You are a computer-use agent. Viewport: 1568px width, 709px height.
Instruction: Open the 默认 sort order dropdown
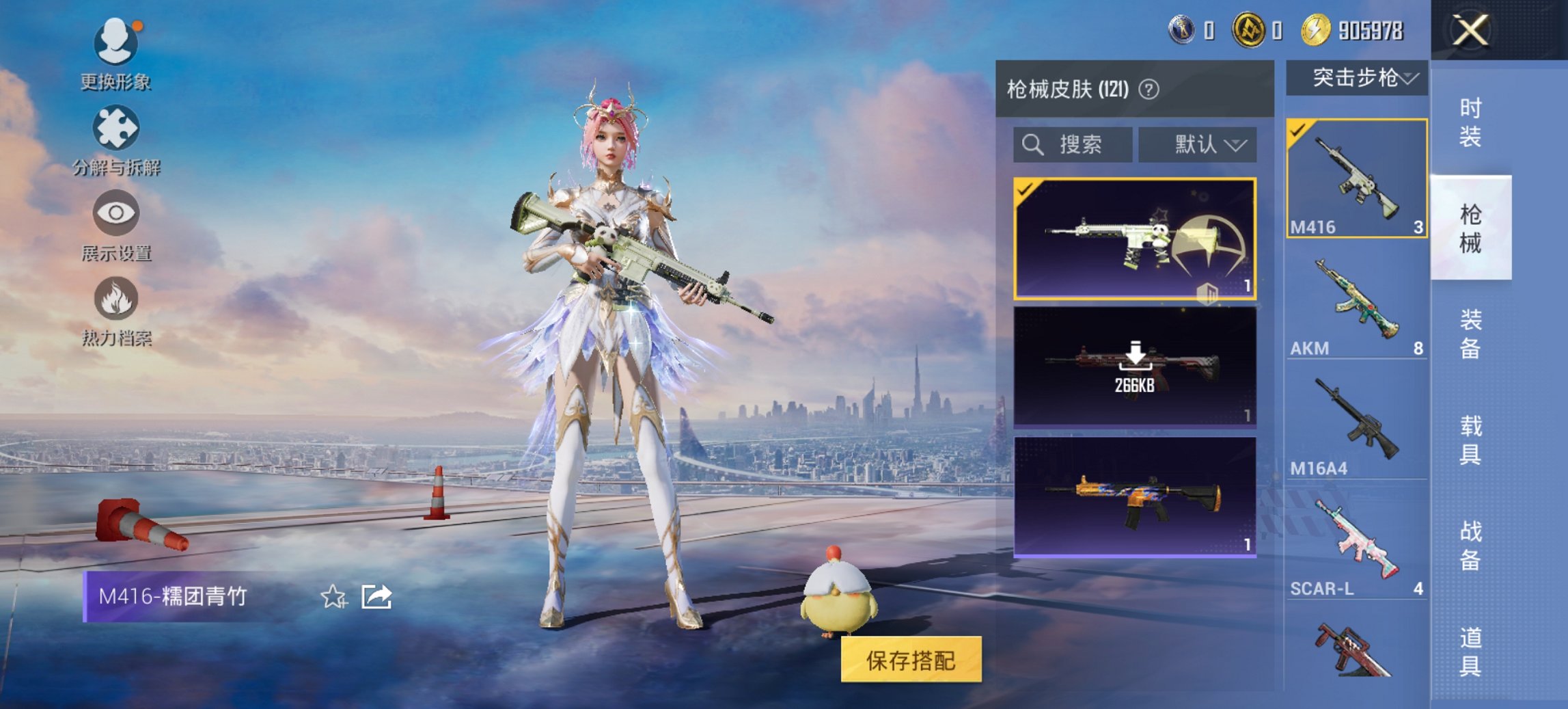(1197, 144)
